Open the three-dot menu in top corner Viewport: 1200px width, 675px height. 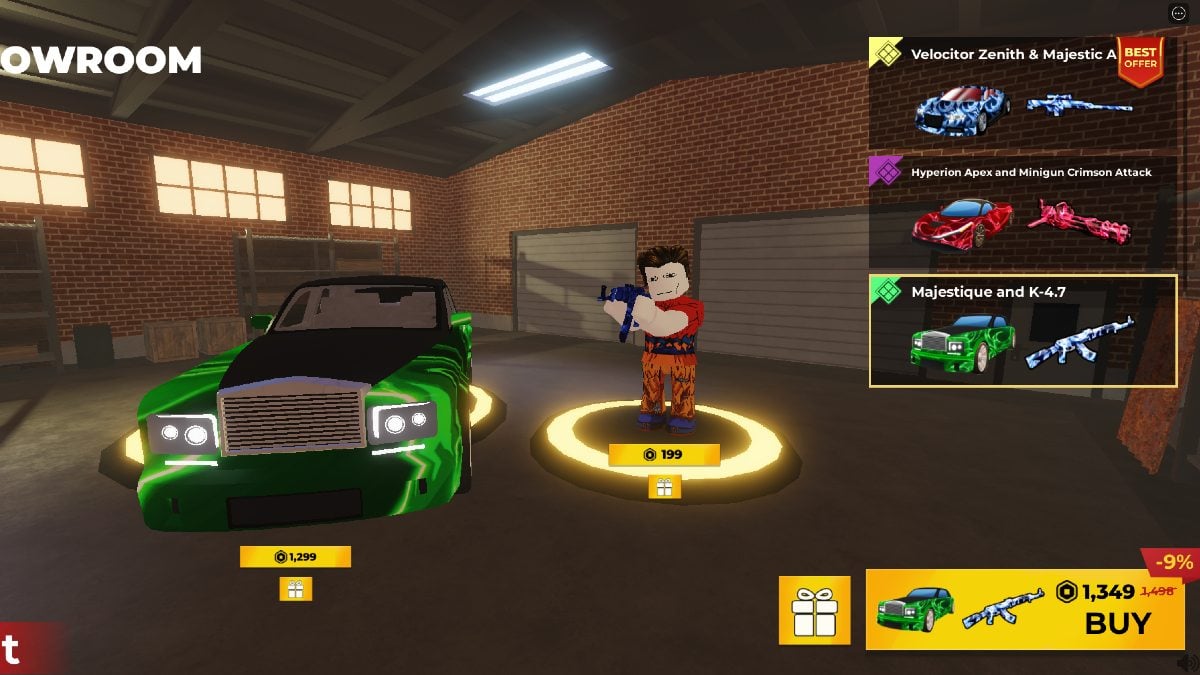pos(1178,13)
